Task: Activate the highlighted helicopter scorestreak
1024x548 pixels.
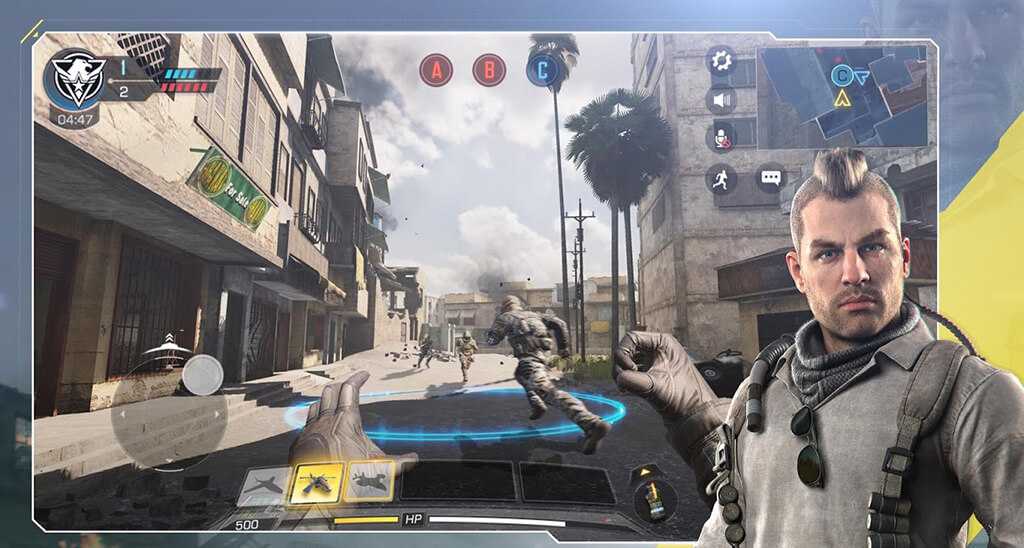Action: [315, 483]
